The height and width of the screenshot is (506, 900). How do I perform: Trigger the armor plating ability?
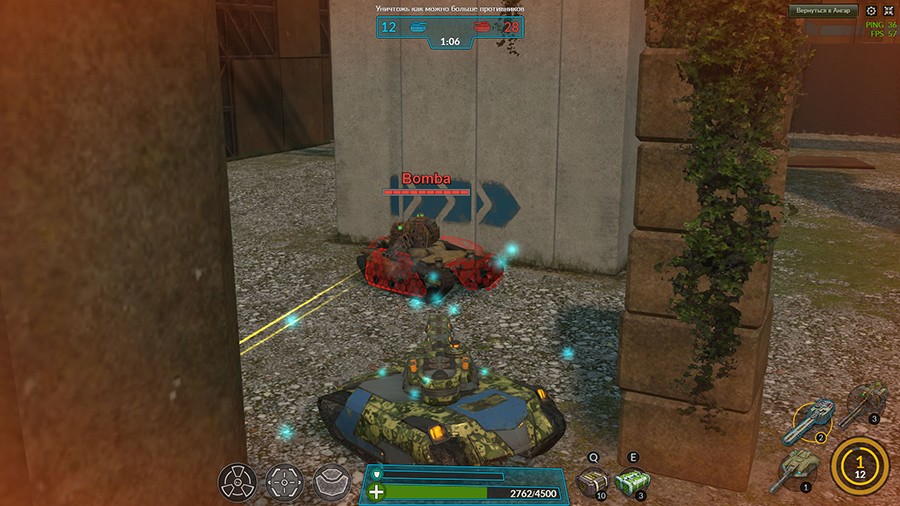(x=331, y=483)
